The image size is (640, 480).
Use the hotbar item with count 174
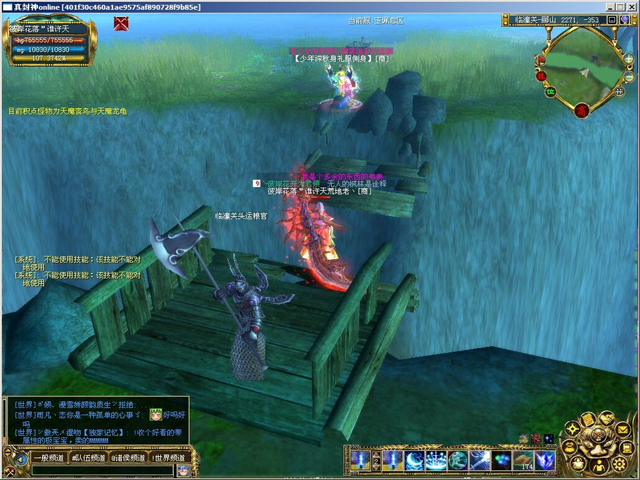[524, 460]
